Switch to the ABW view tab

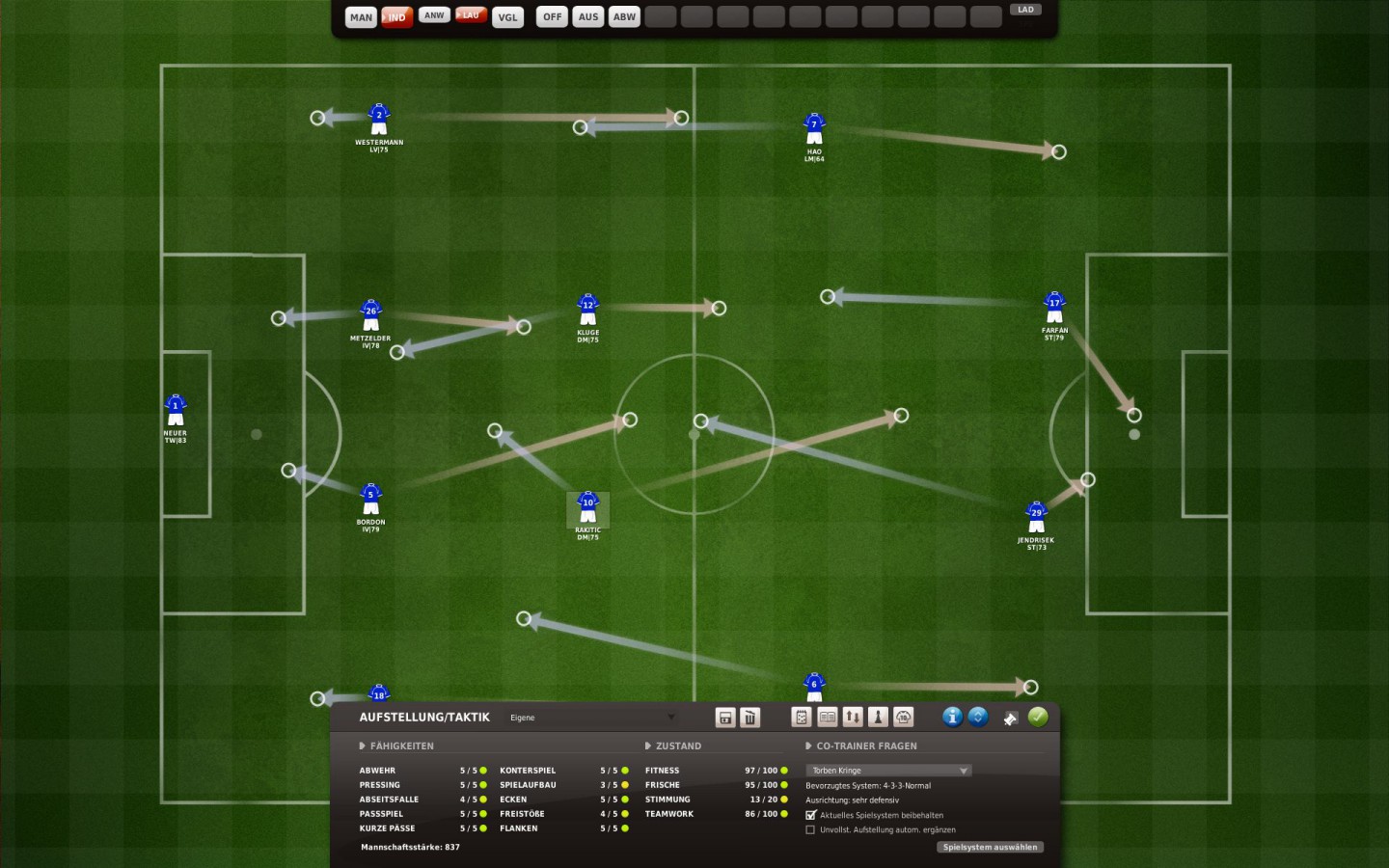pos(623,16)
